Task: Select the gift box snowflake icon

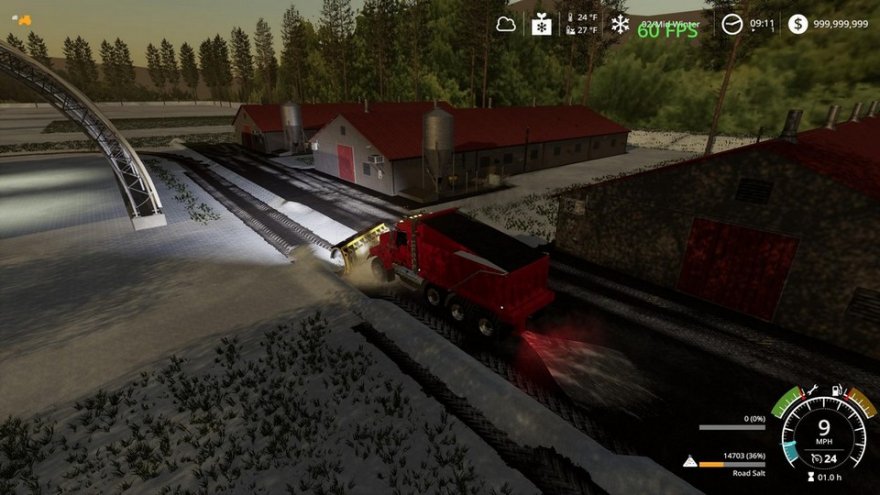Action: click(x=542, y=23)
